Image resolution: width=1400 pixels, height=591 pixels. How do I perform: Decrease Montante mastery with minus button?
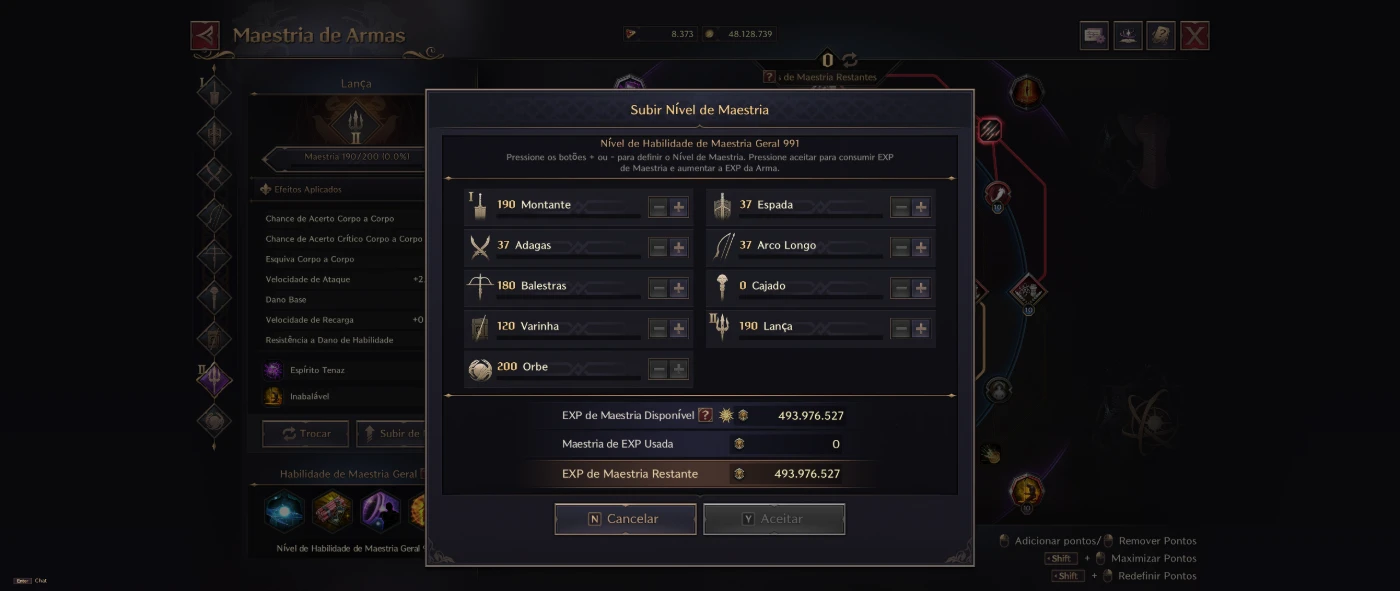(x=658, y=207)
